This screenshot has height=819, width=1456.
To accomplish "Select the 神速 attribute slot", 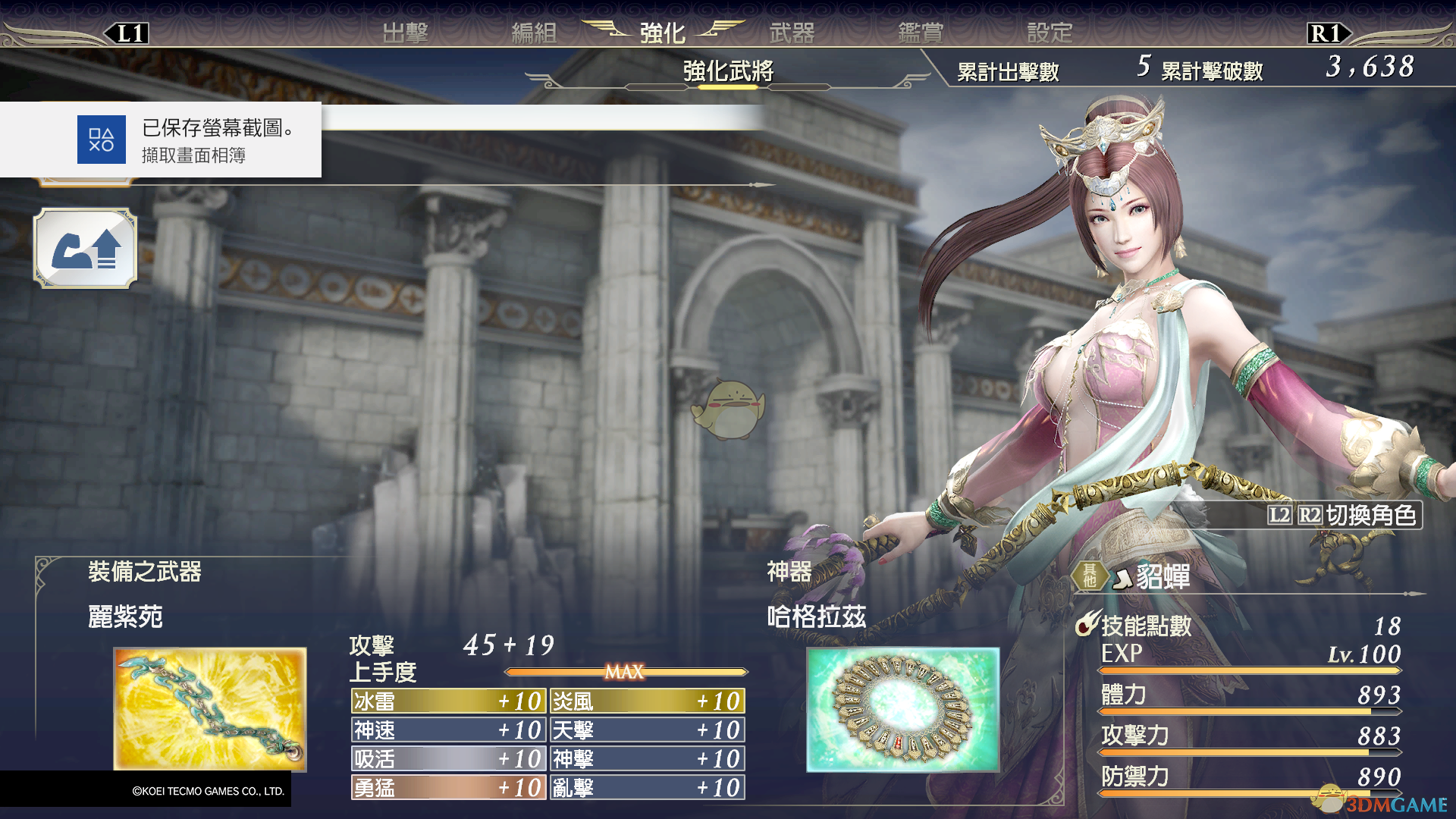I will coord(448,730).
